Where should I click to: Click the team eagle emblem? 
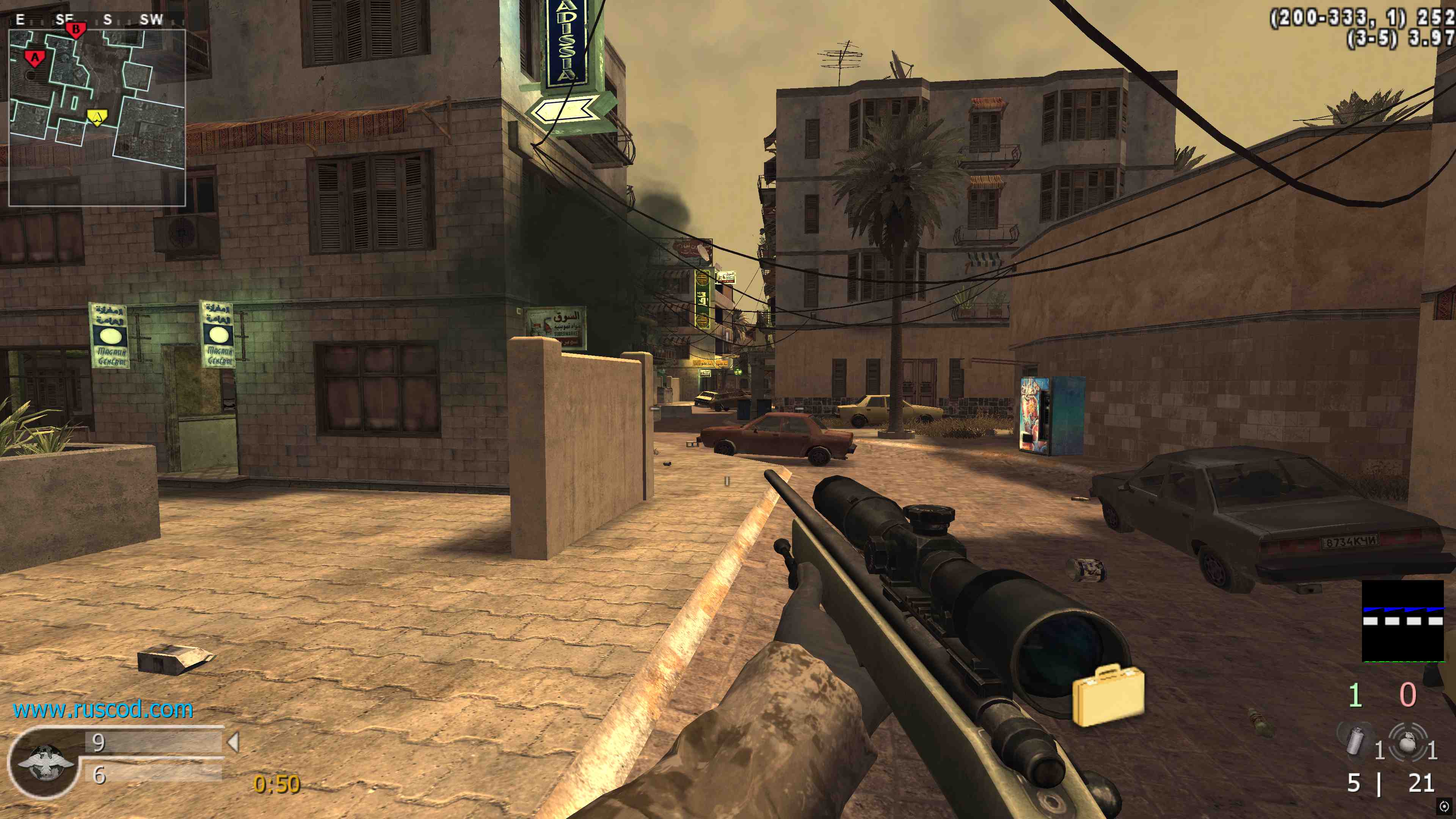click(45, 762)
